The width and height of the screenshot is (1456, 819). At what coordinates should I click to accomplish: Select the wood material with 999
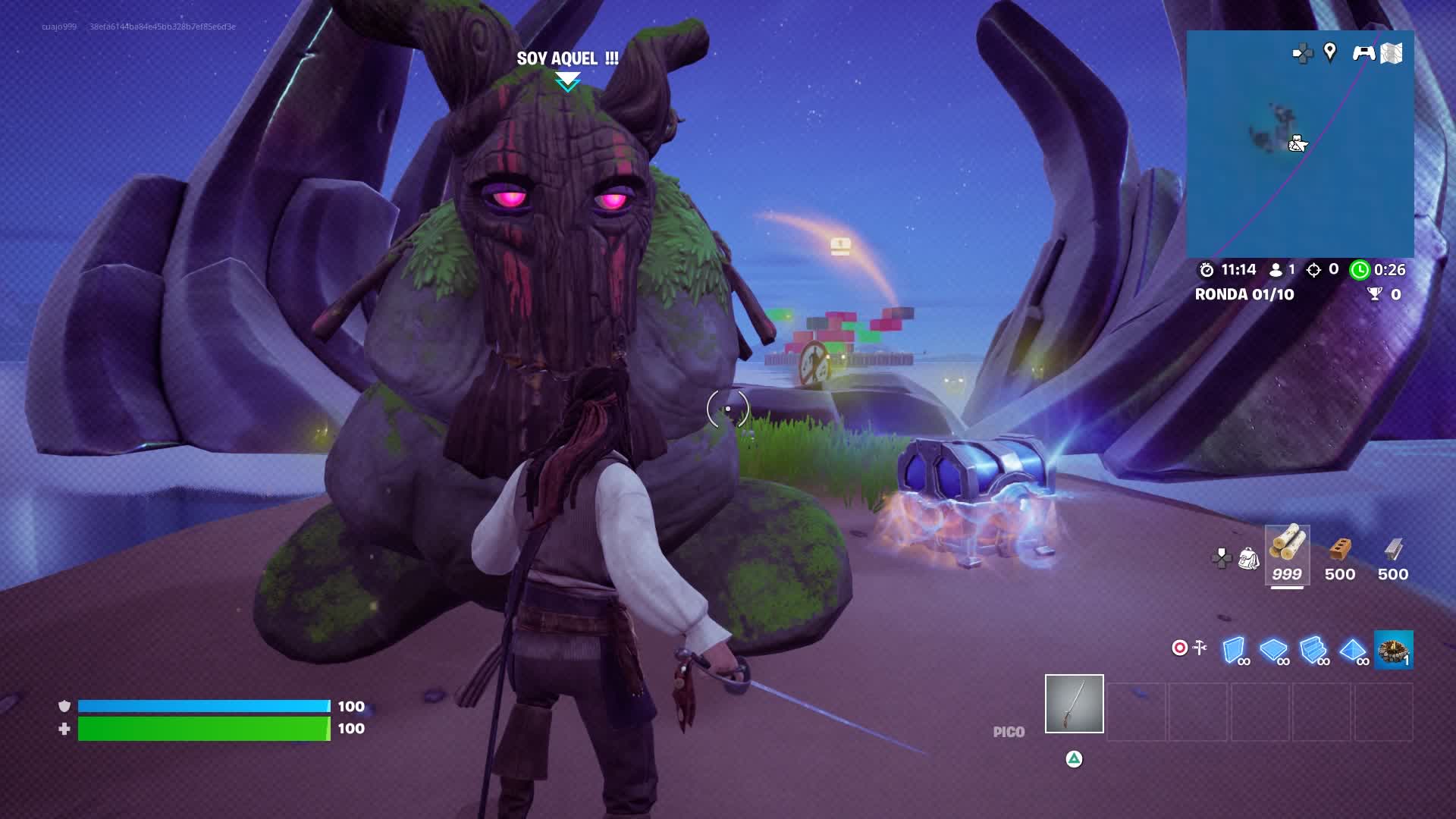1287,554
